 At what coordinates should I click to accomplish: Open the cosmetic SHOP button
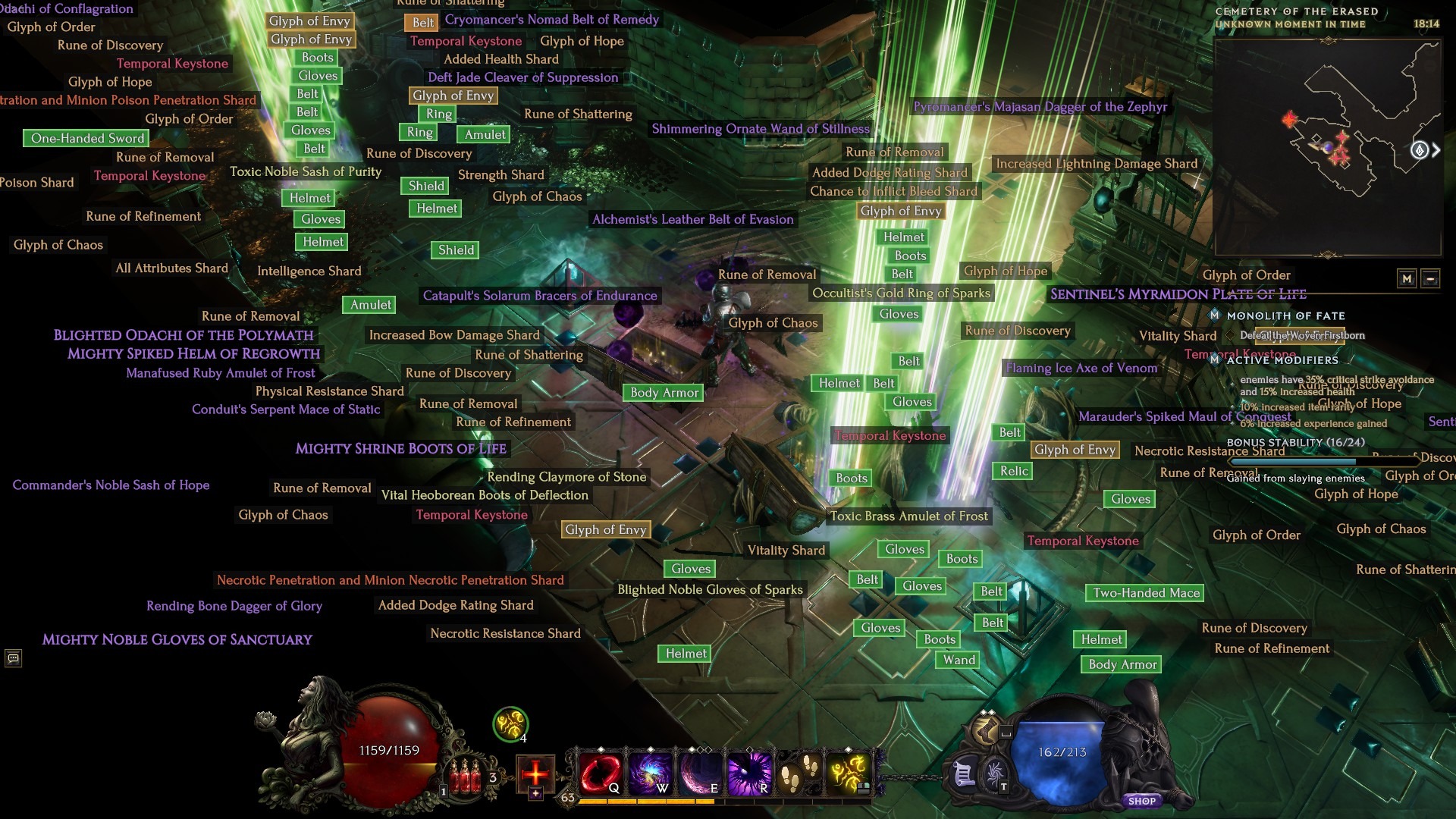point(1141,801)
